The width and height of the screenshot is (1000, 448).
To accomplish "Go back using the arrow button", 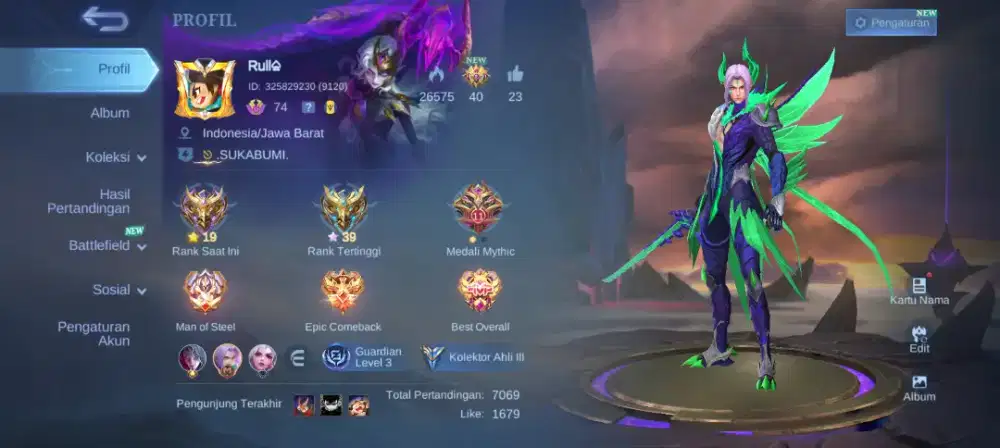I will click(x=104, y=19).
